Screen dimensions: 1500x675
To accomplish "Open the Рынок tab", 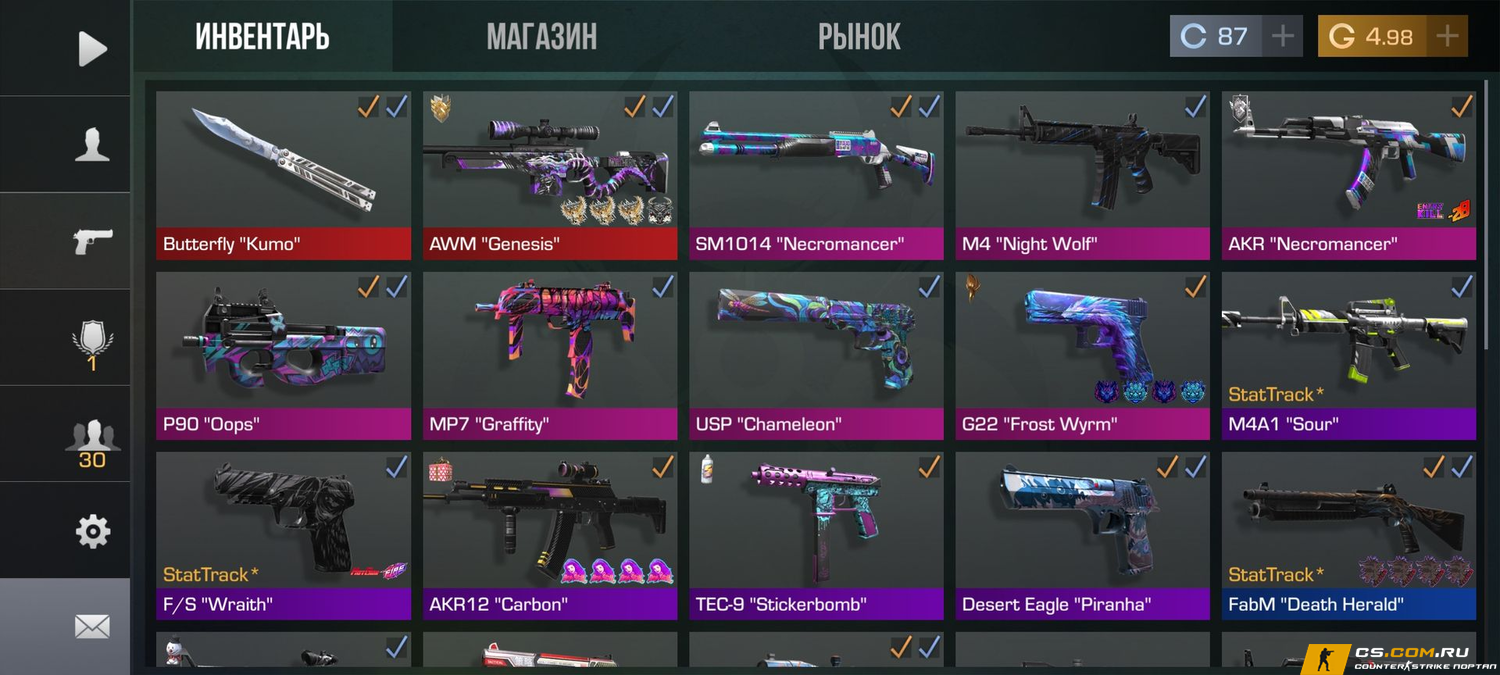I will click(859, 37).
